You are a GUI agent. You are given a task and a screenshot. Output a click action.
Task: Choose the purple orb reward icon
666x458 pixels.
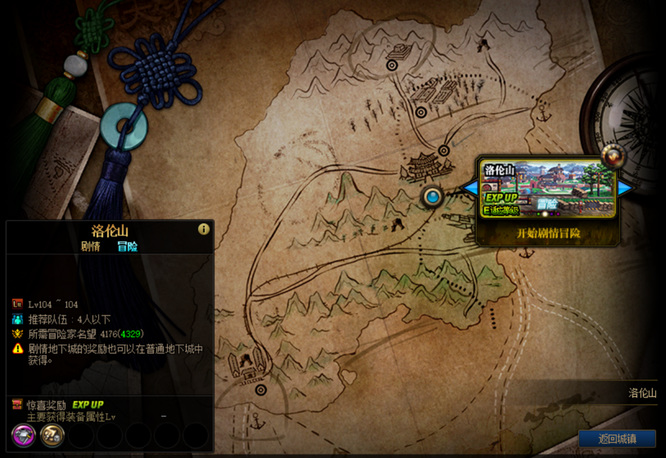point(24,434)
